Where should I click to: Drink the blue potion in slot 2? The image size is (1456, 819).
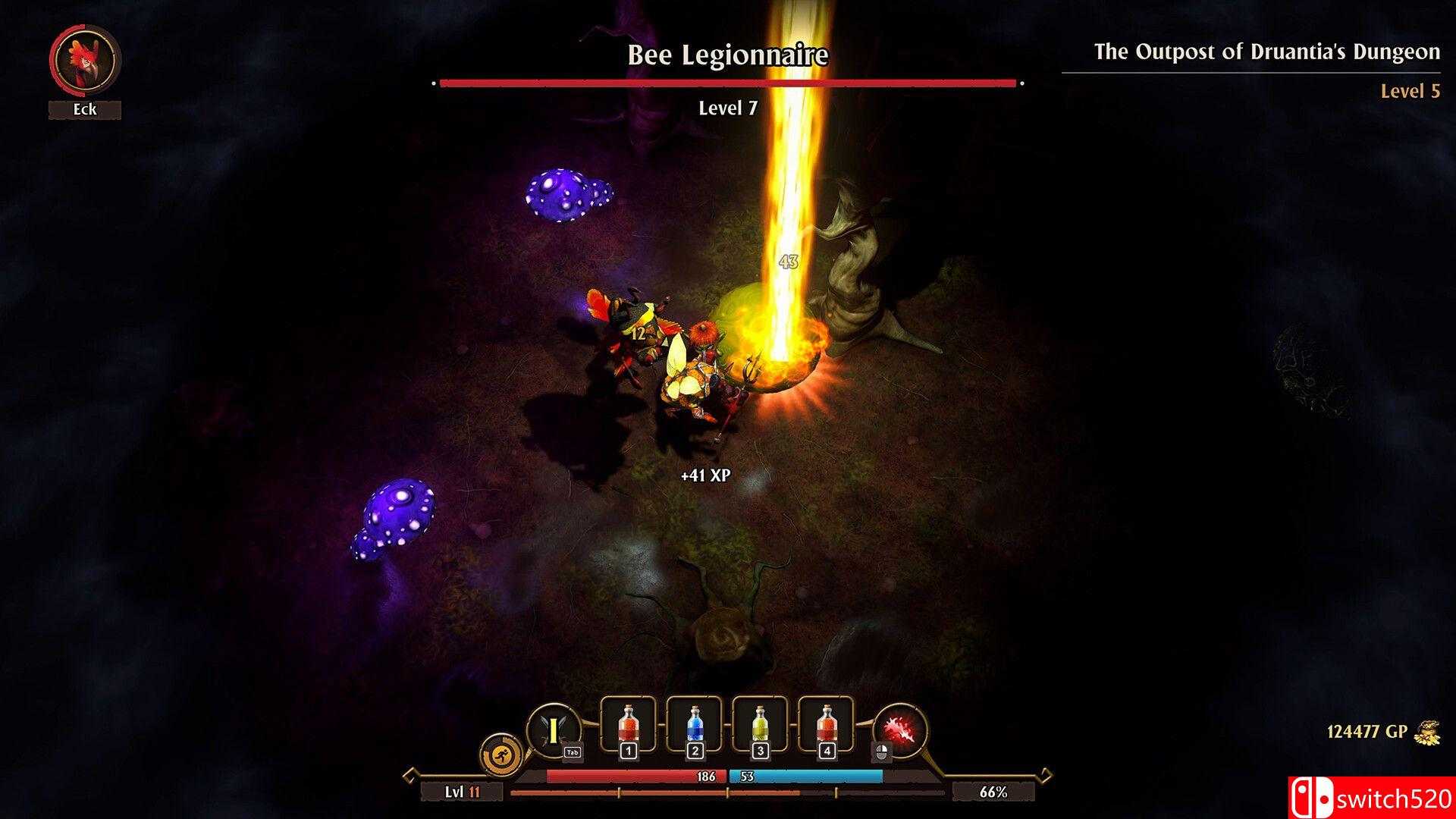coord(694,724)
